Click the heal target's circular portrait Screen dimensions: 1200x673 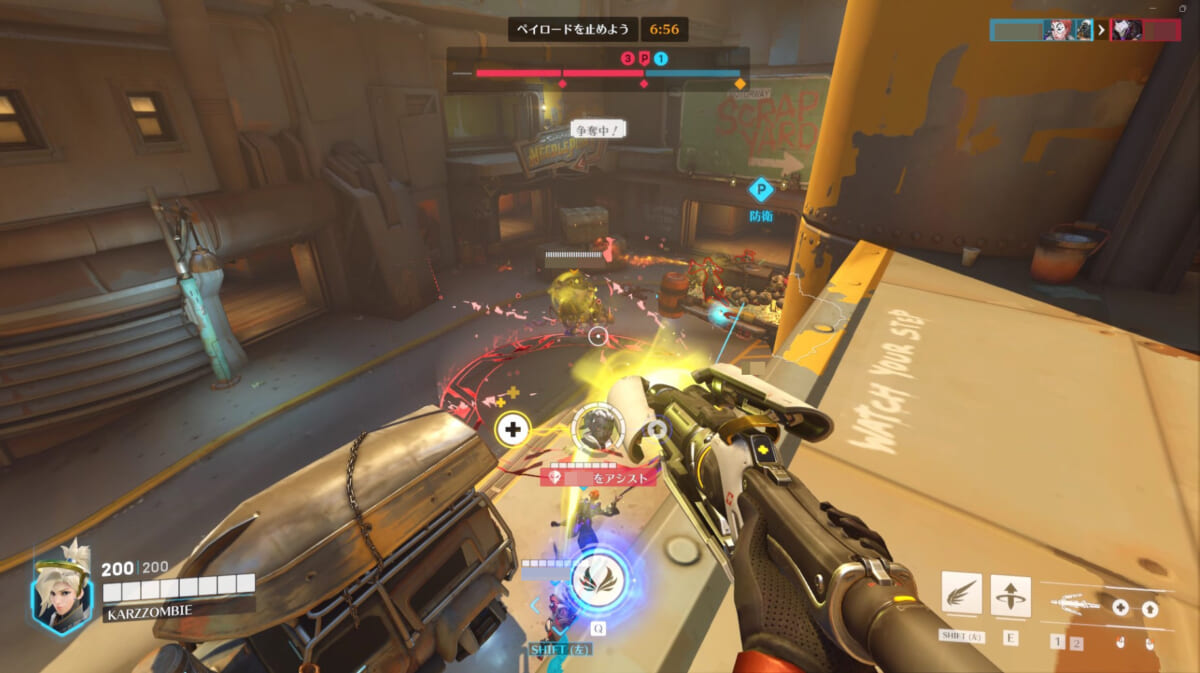pyautogui.click(x=598, y=428)
